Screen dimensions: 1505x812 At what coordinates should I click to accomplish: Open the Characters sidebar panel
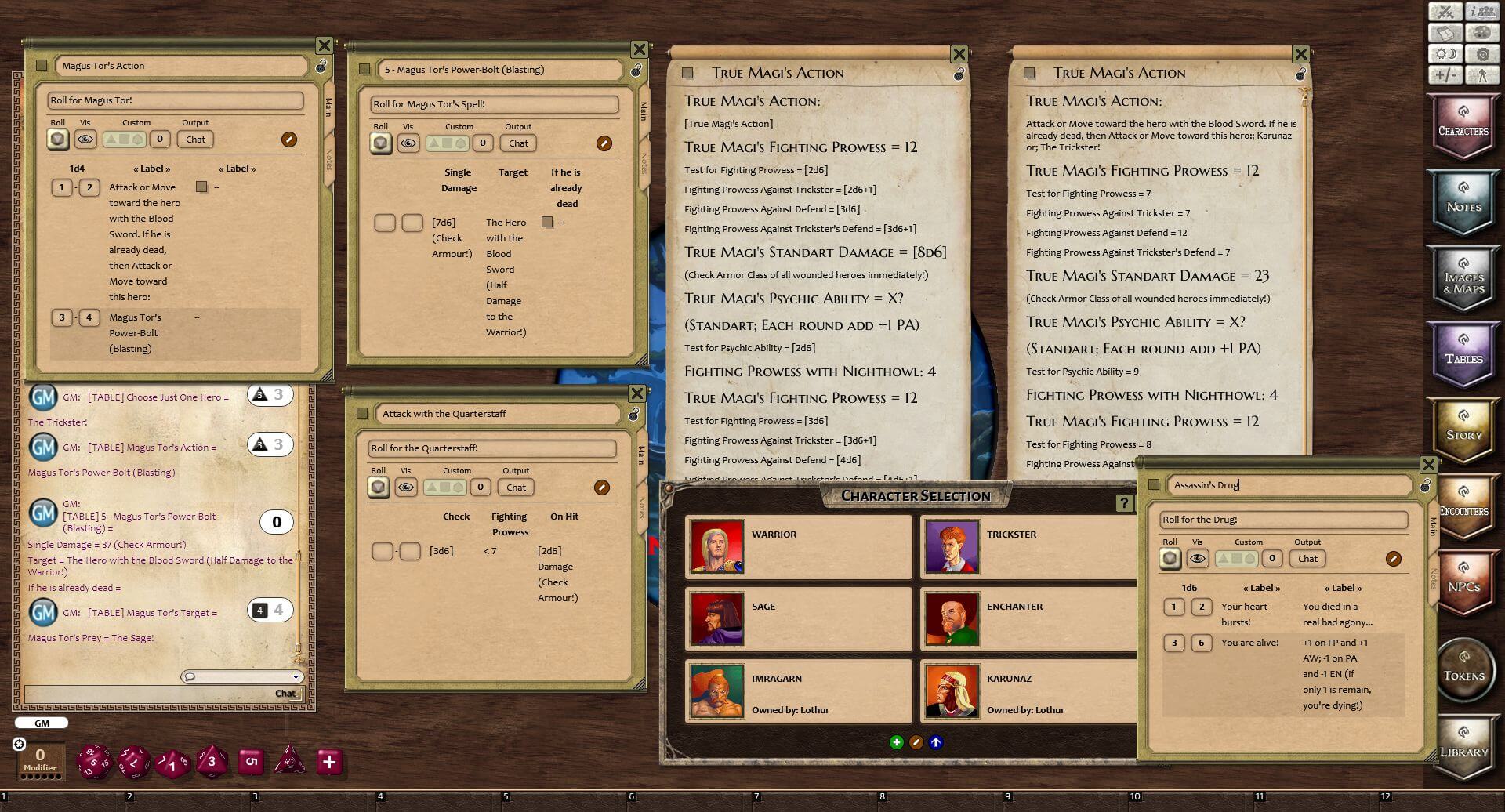coord(1463,126)
